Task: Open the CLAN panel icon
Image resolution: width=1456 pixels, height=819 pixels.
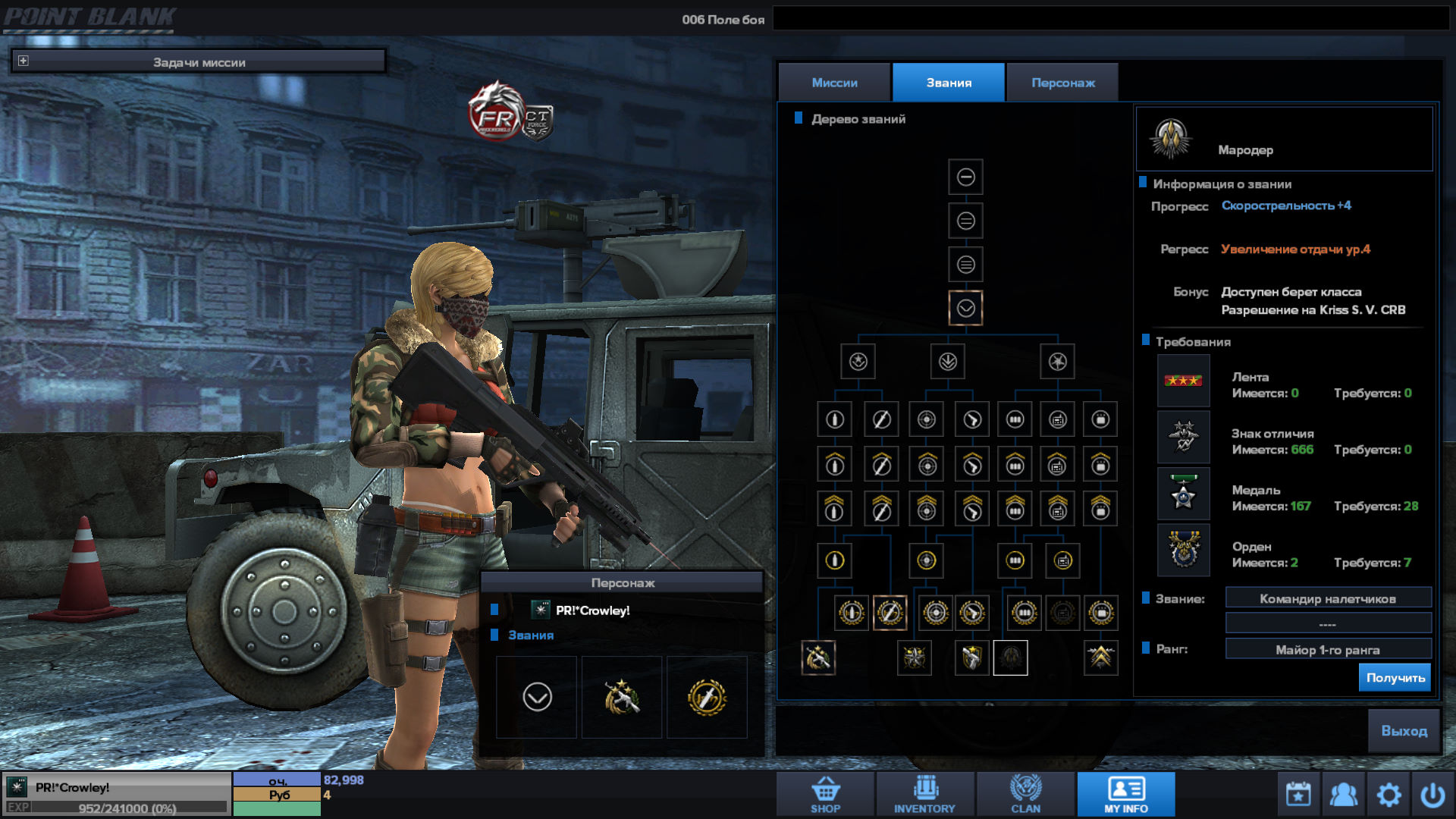Action: pyautogui.click(x=1026, y=793)
